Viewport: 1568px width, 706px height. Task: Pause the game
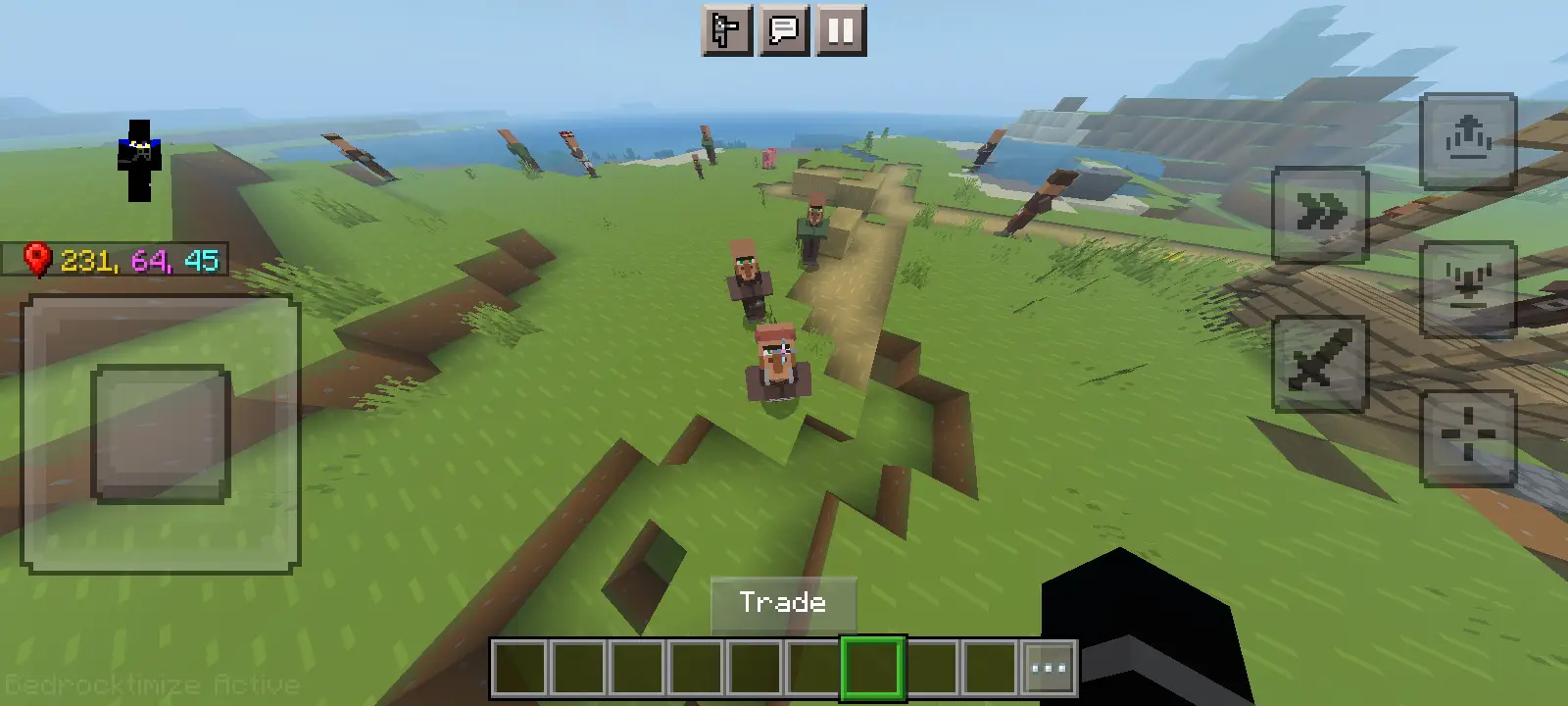(841, 30)
